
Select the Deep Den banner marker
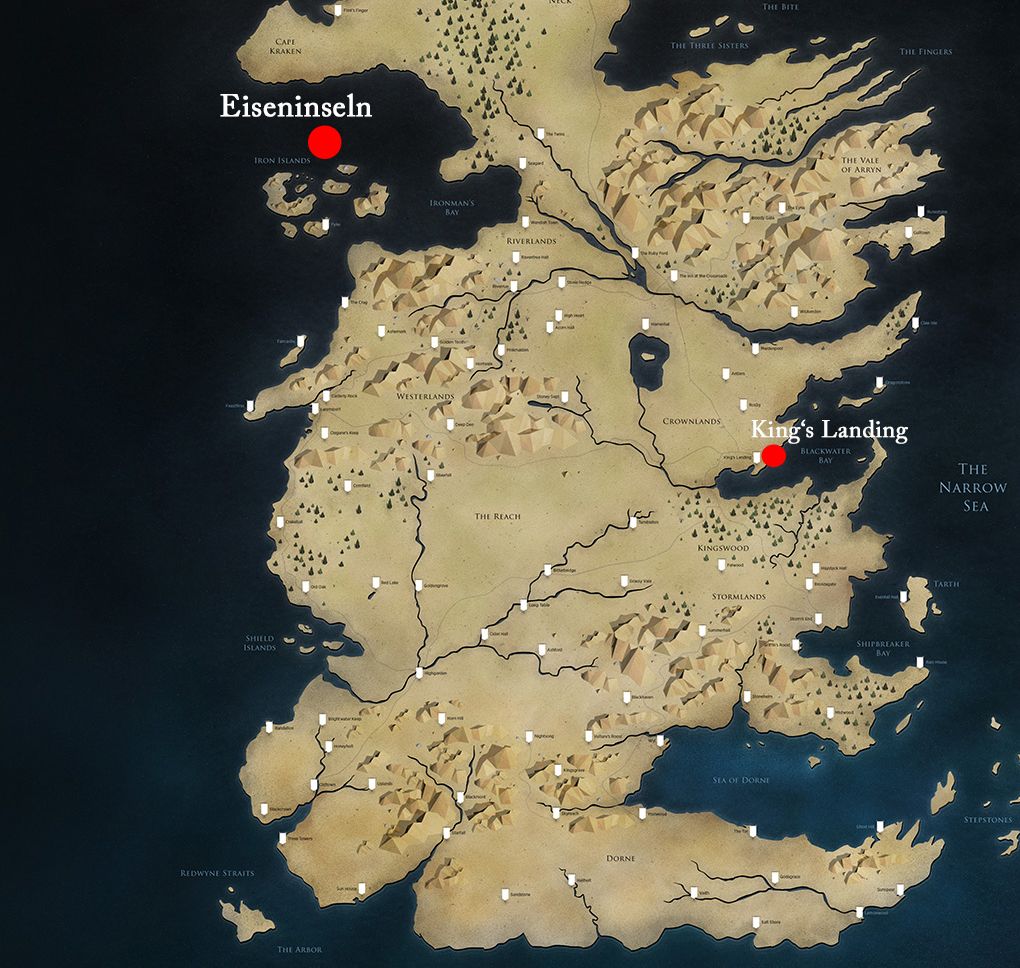pos(449,423)
